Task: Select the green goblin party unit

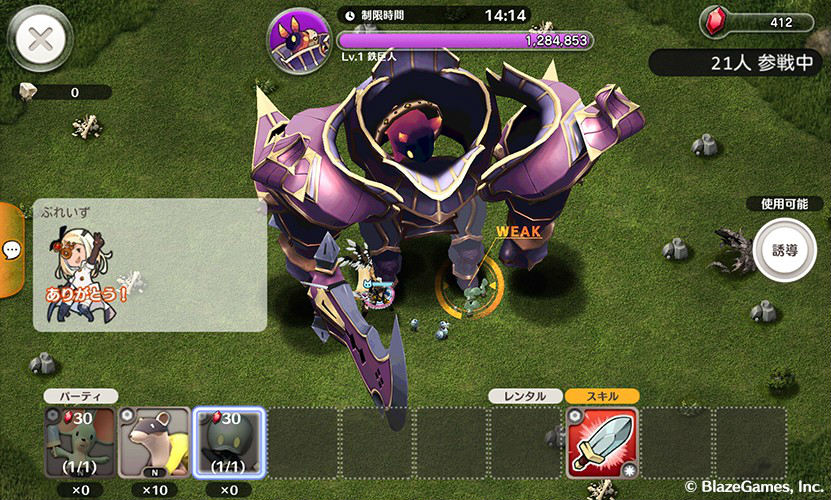Action: pyautogui.click(x=81, y=442)
